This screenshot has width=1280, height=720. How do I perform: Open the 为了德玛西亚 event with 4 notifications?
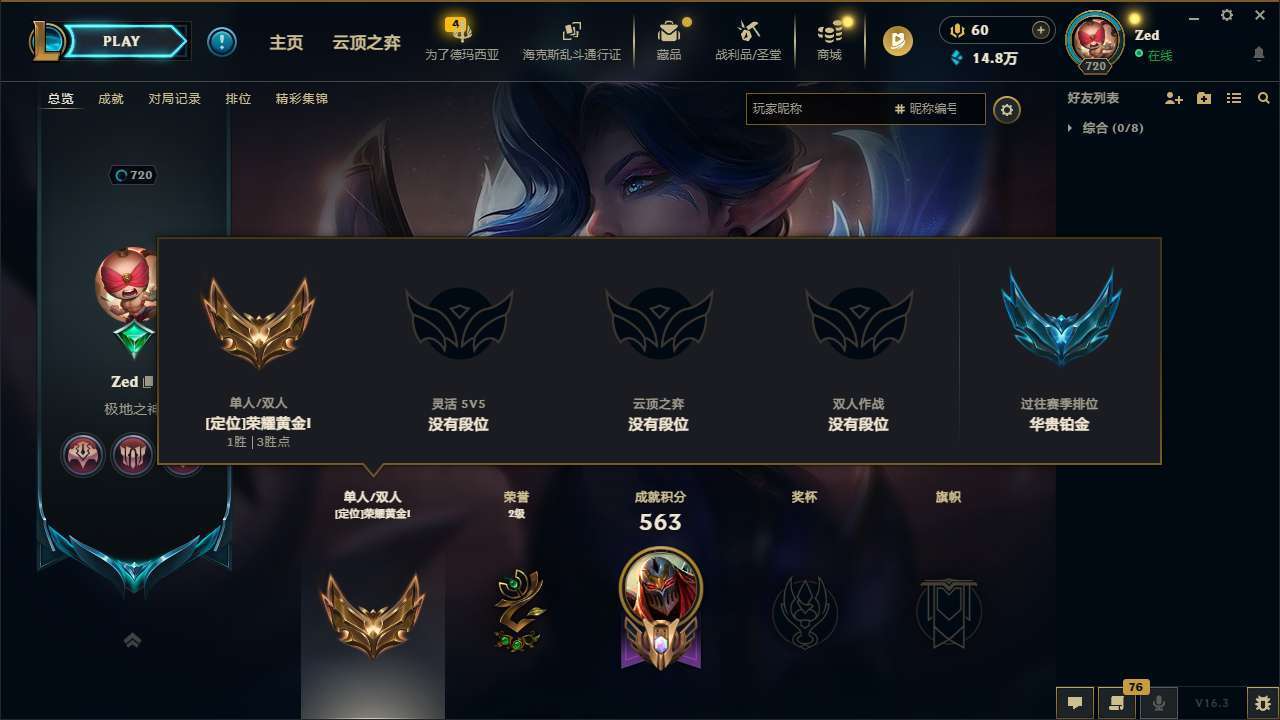[463, 41]
